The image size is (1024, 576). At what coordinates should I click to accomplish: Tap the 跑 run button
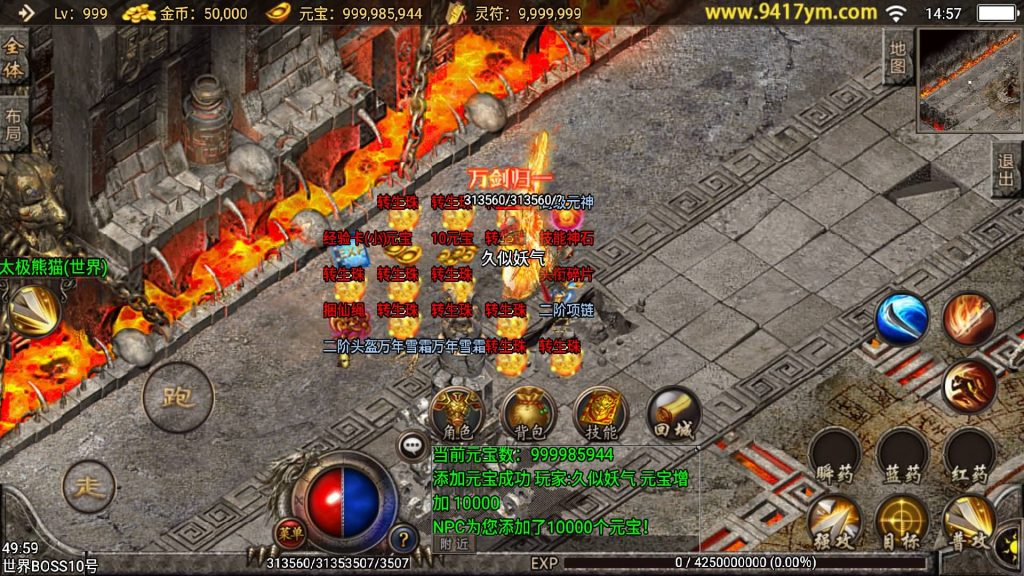(177, 397)
